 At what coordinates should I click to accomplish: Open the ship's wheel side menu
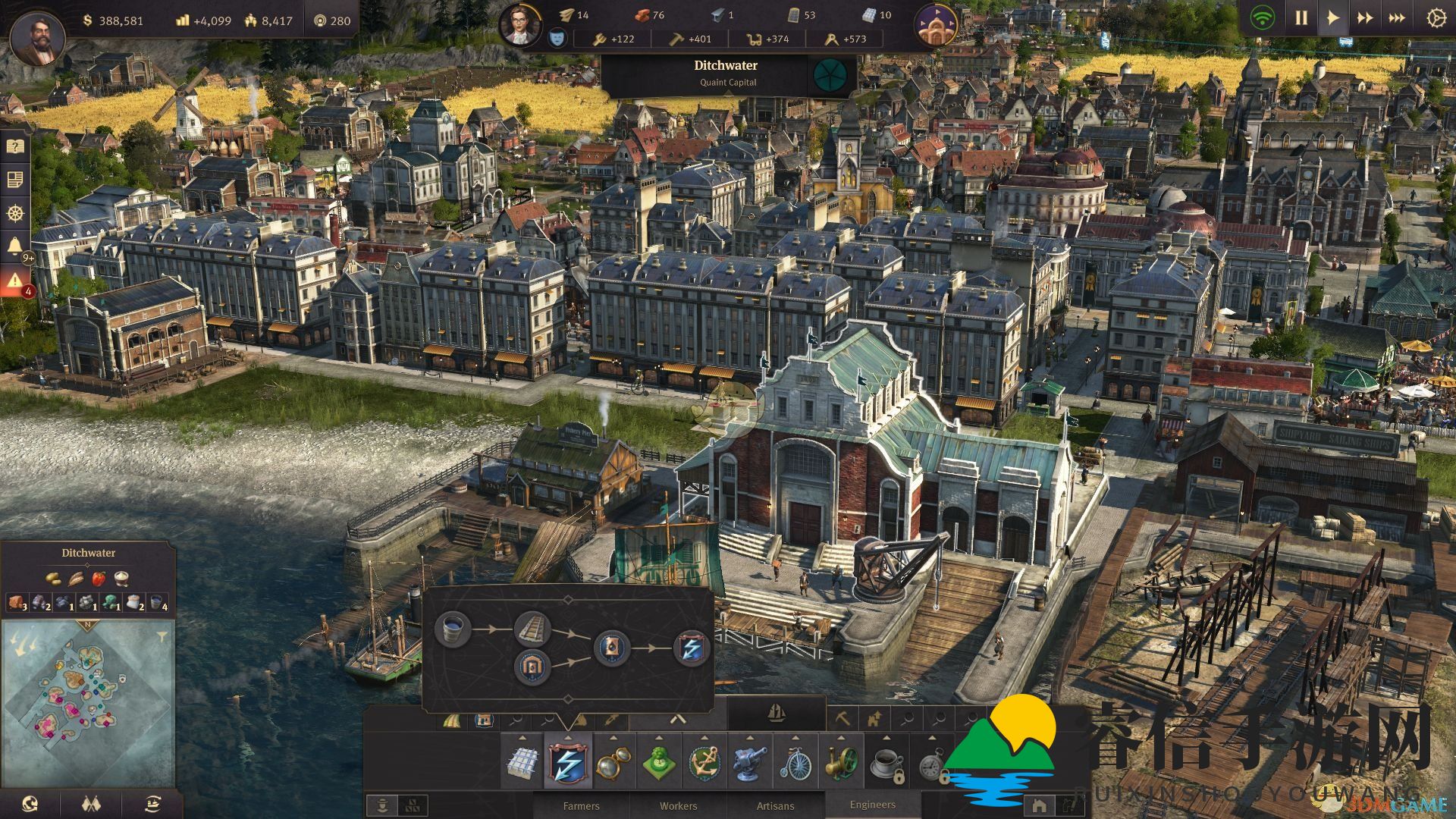15,213
